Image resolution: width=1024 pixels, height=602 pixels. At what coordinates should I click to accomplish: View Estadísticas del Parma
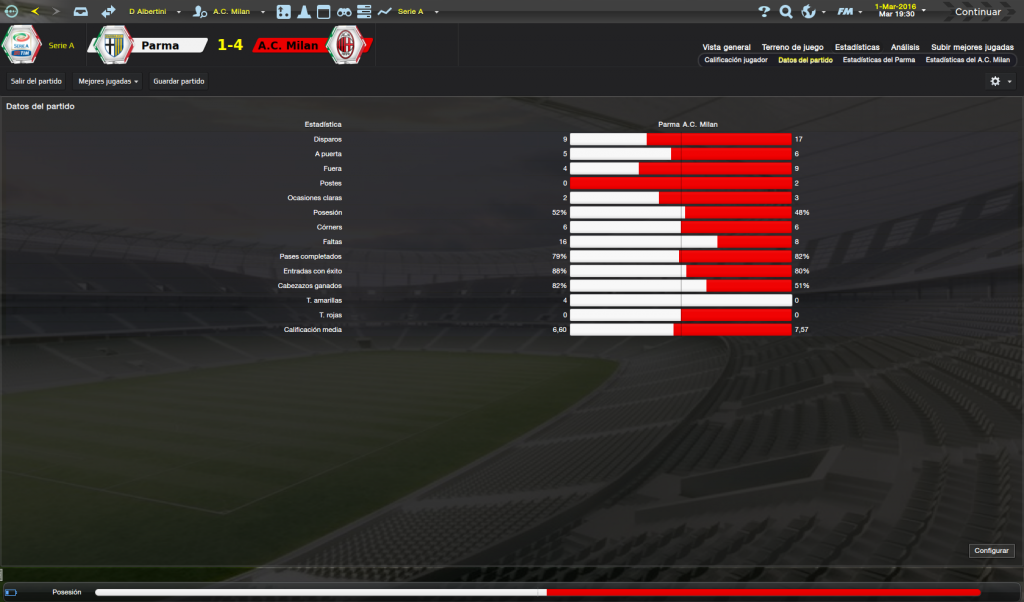878,60
